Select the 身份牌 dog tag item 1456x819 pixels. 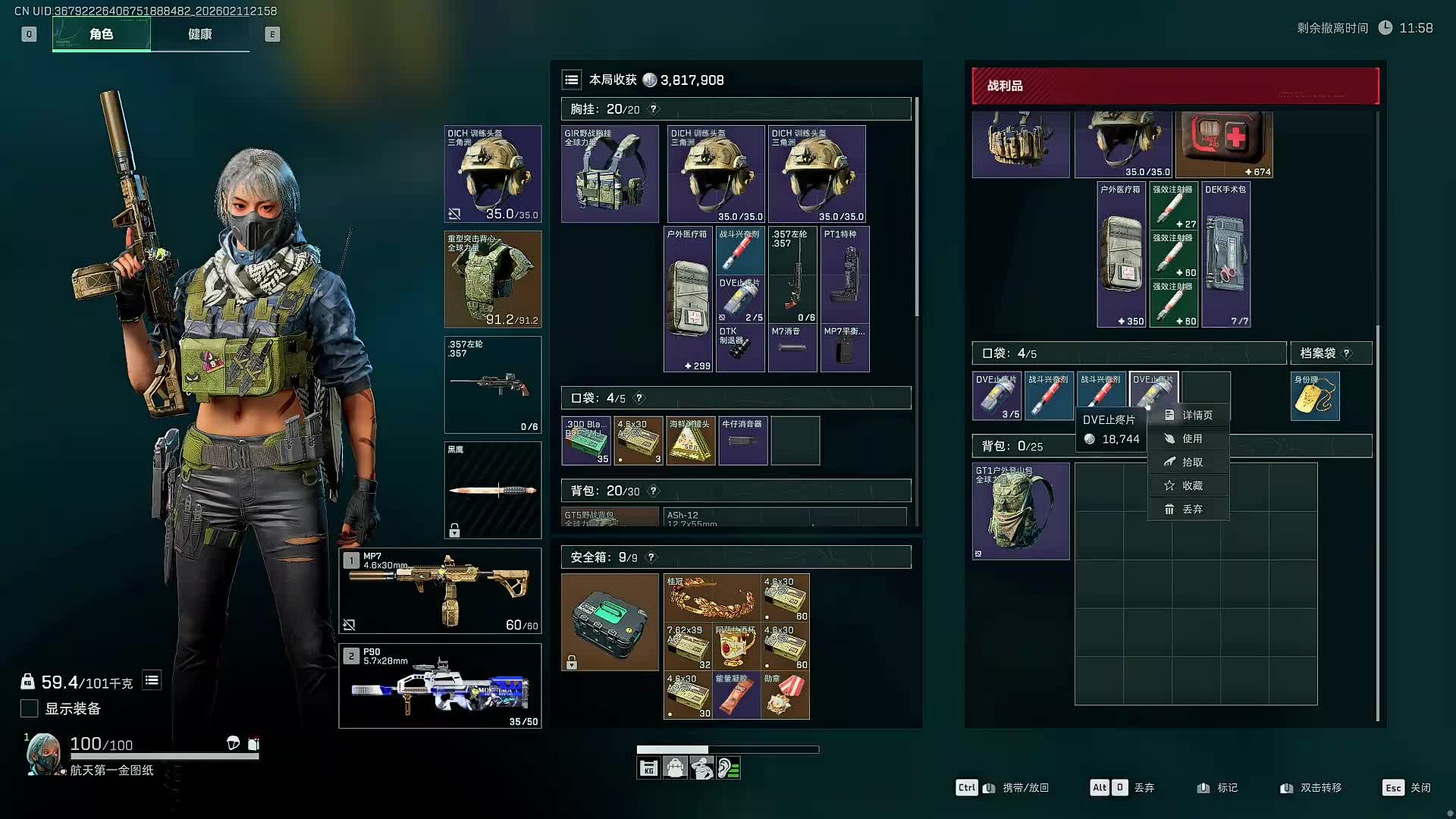click(1315, 396)
